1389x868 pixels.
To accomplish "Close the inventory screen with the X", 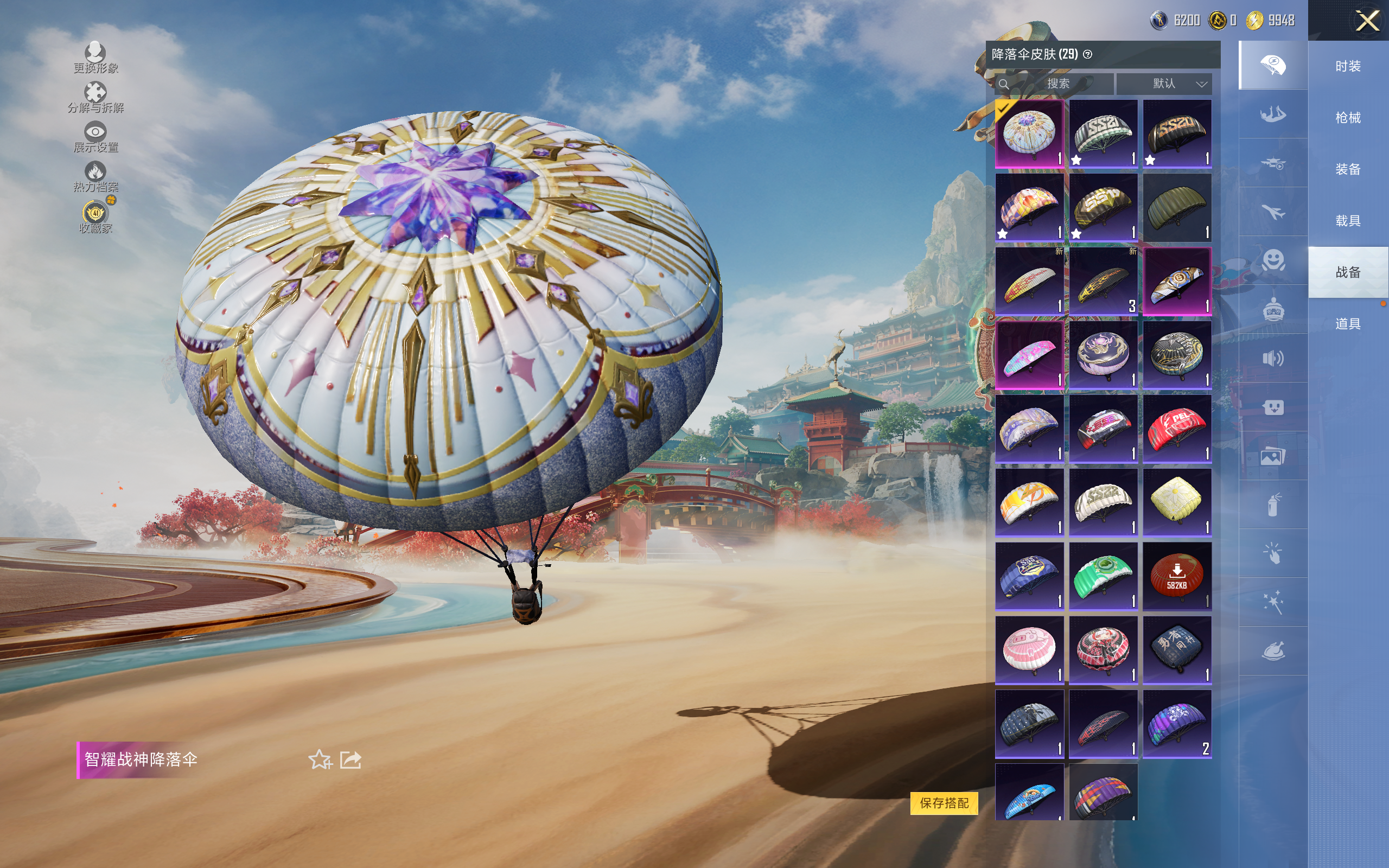I will (1367, 21).
